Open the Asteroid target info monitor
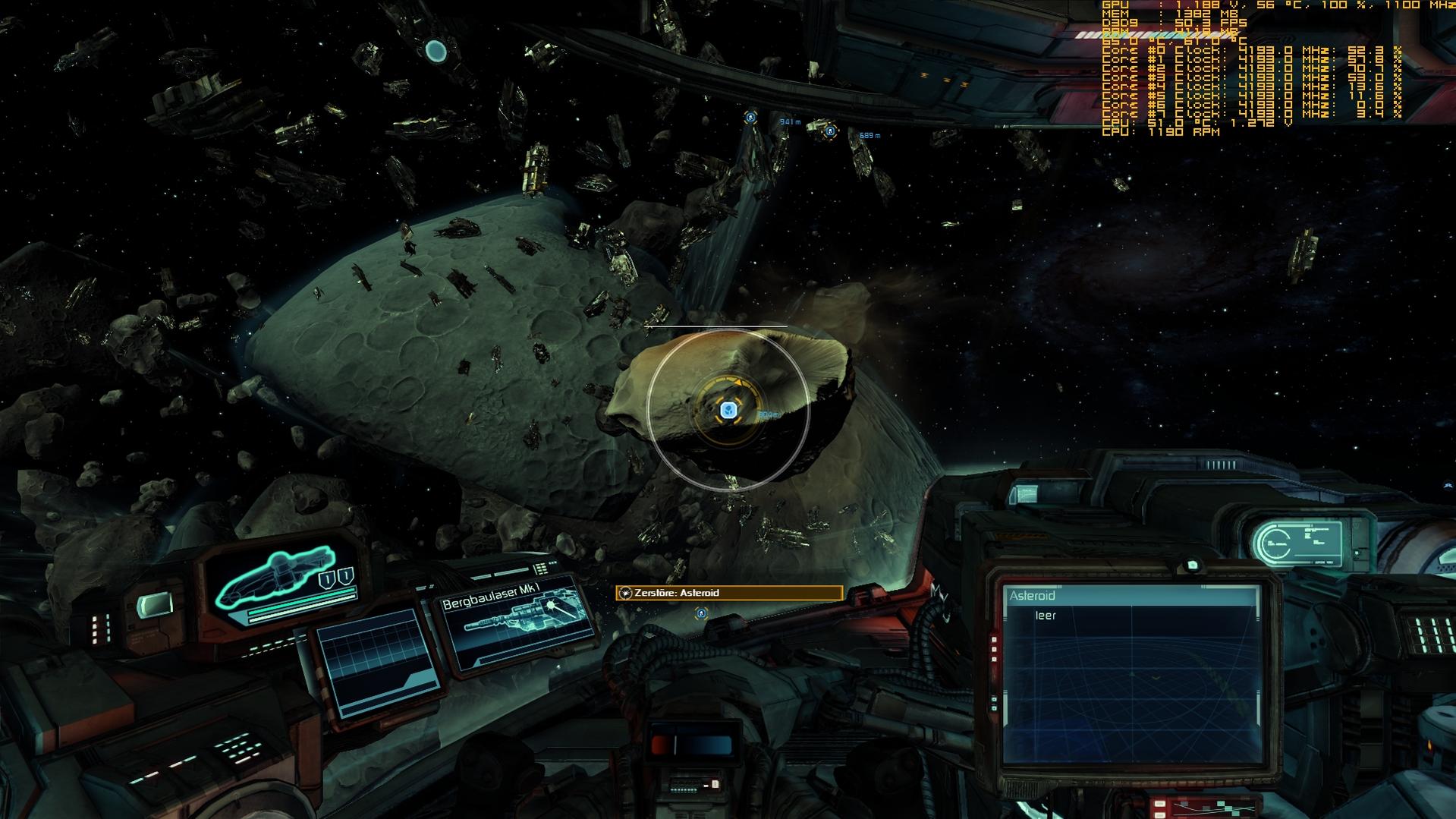The image size is (1456, 819). tap(1131, 674)
